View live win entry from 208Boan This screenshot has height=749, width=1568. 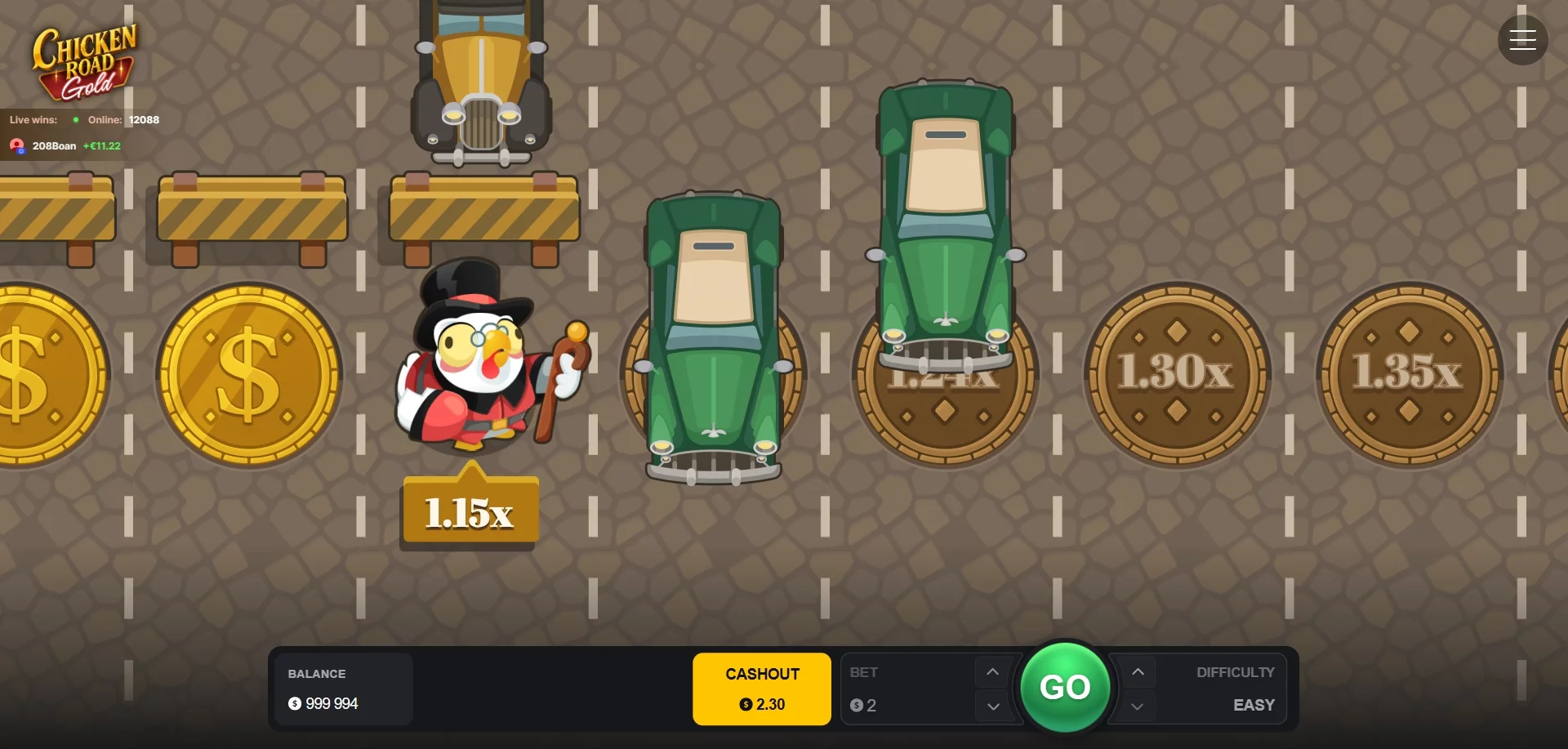point(65,146)
